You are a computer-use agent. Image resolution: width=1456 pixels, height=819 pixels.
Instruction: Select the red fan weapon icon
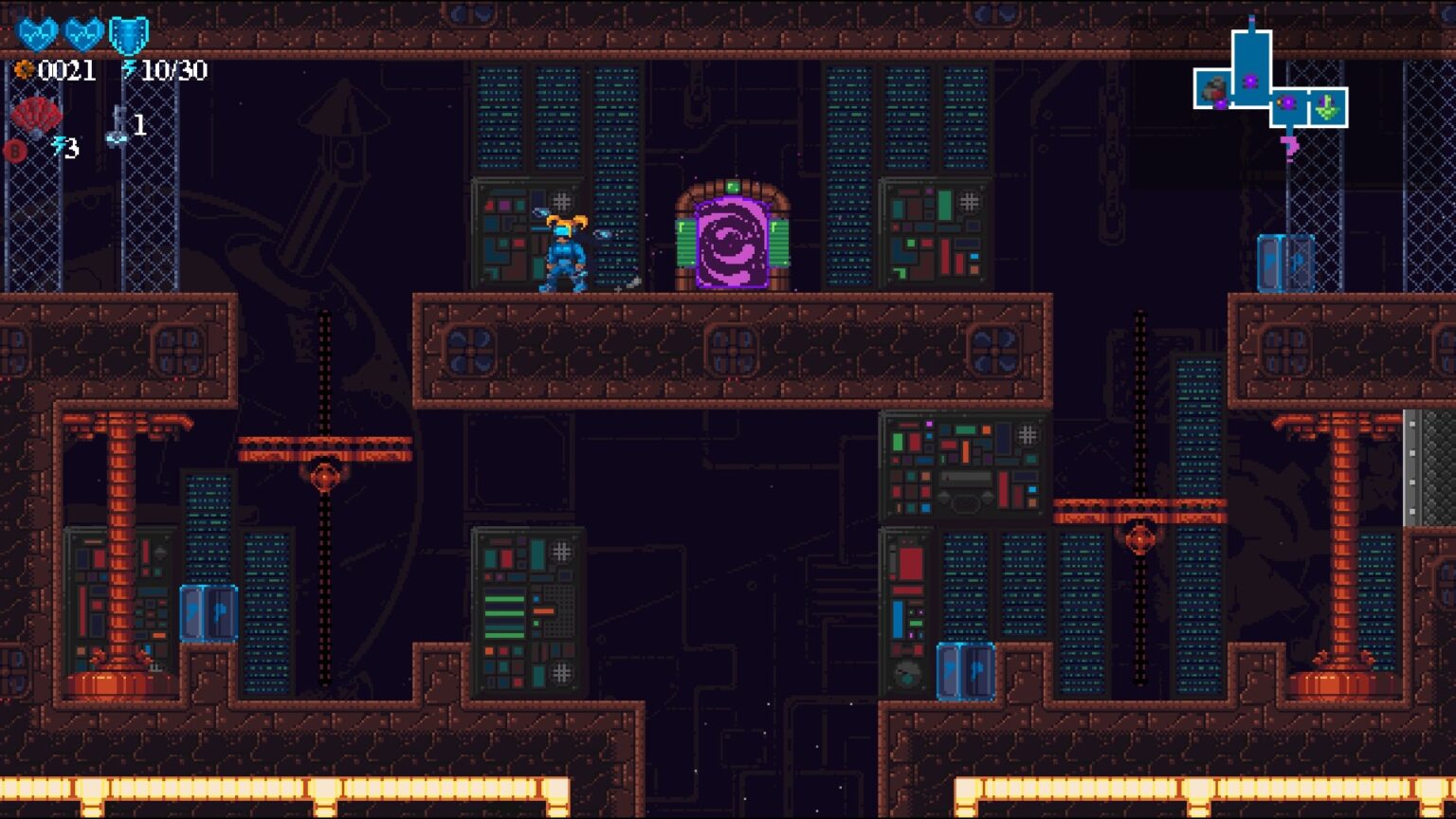tap(36, 118)
